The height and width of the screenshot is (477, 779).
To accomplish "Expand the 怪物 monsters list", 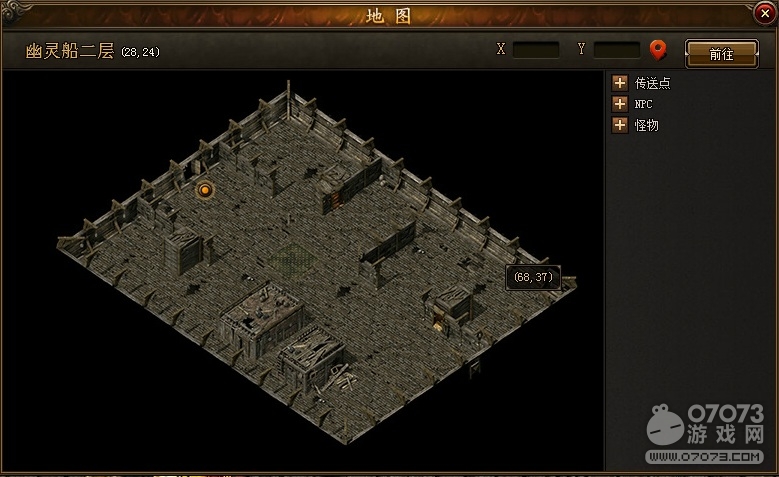I will (620, 125).
